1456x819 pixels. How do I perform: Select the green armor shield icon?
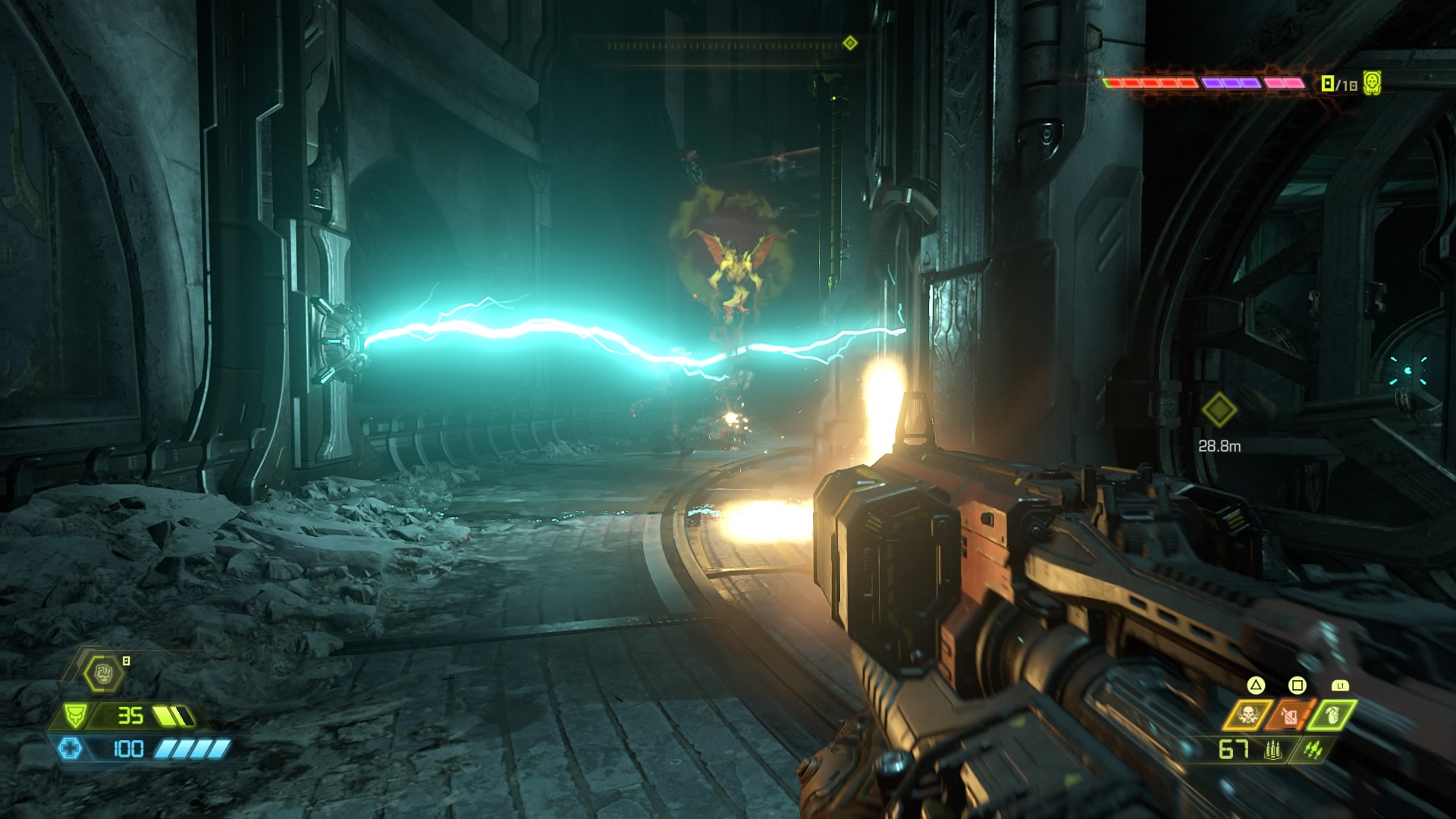76,714
